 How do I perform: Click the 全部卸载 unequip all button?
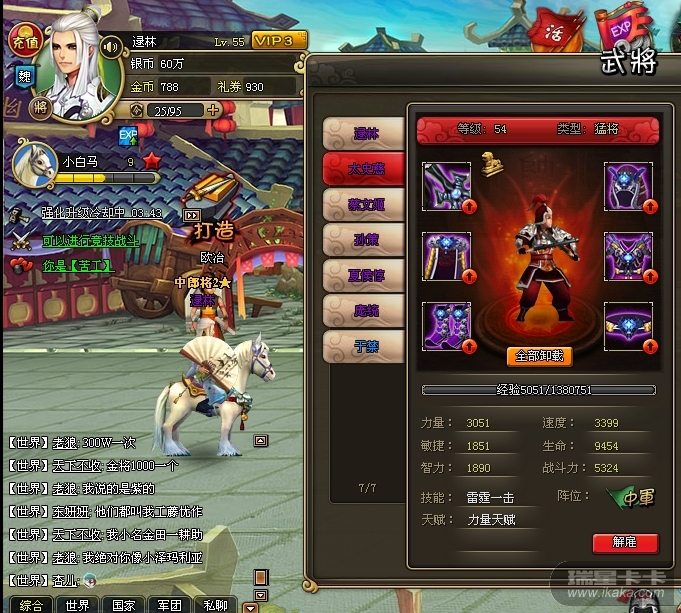(x=539, y=356)
